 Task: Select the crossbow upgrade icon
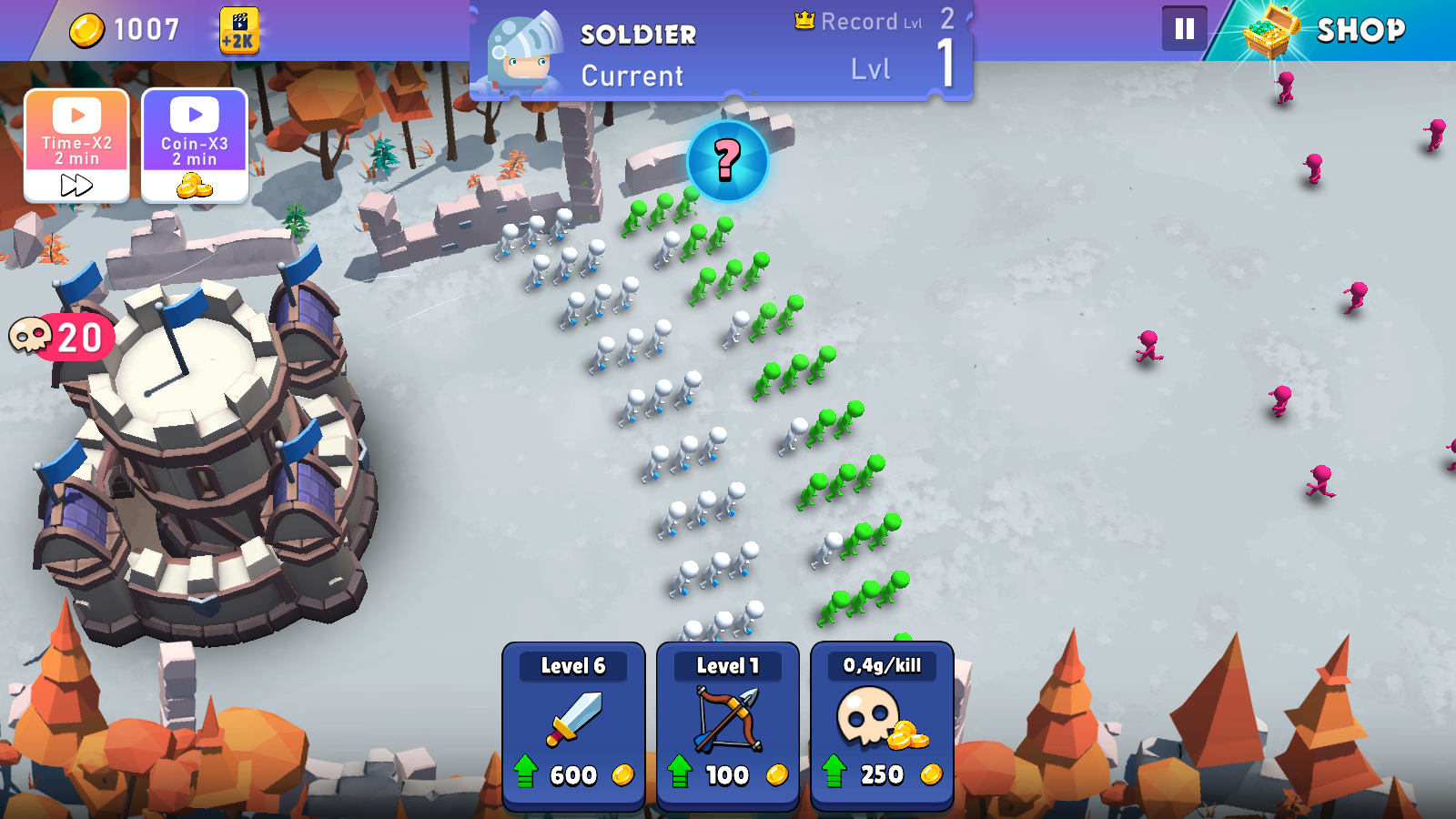click(727, 719)
